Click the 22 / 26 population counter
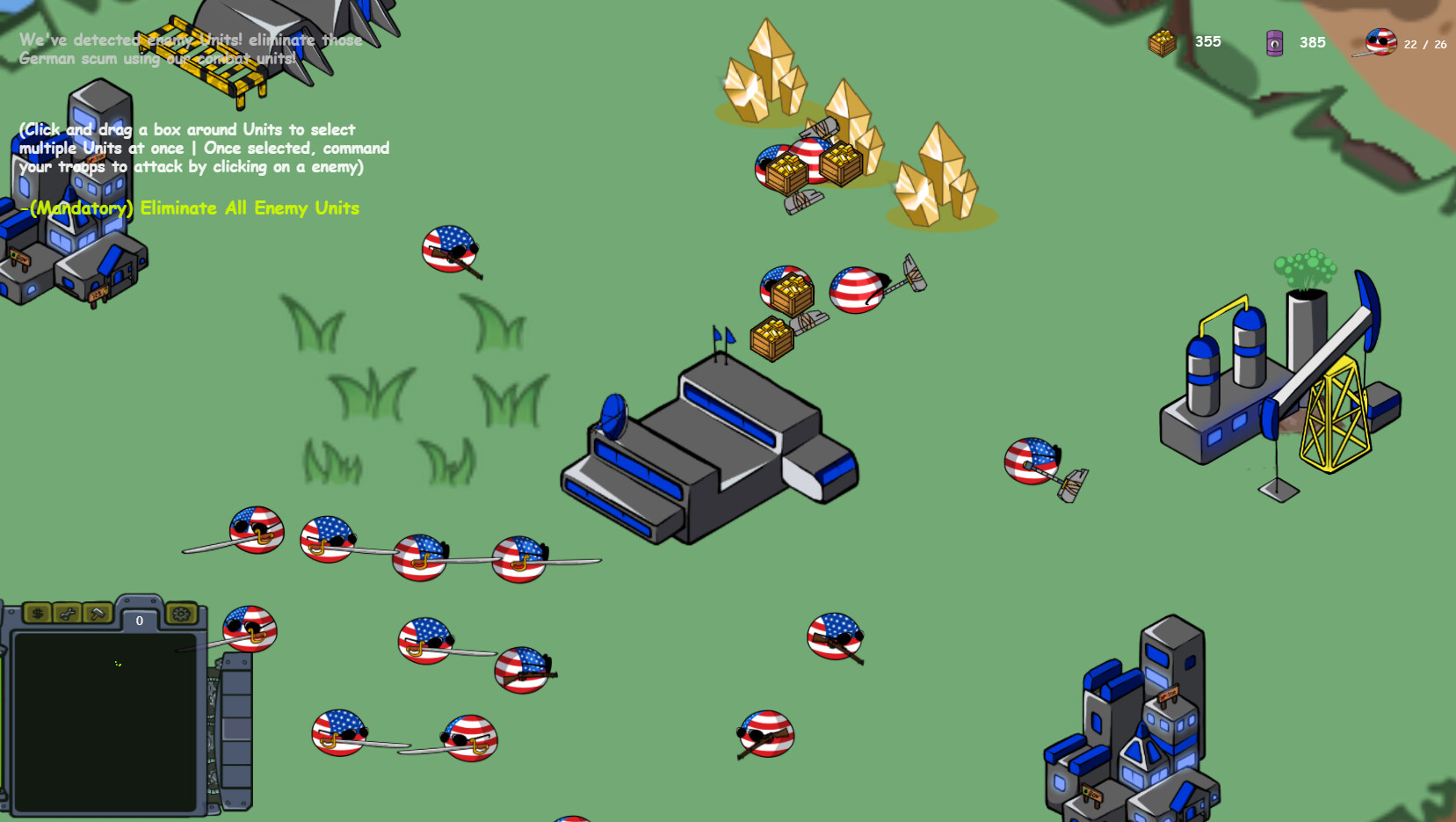 [x=1423, y=46]
